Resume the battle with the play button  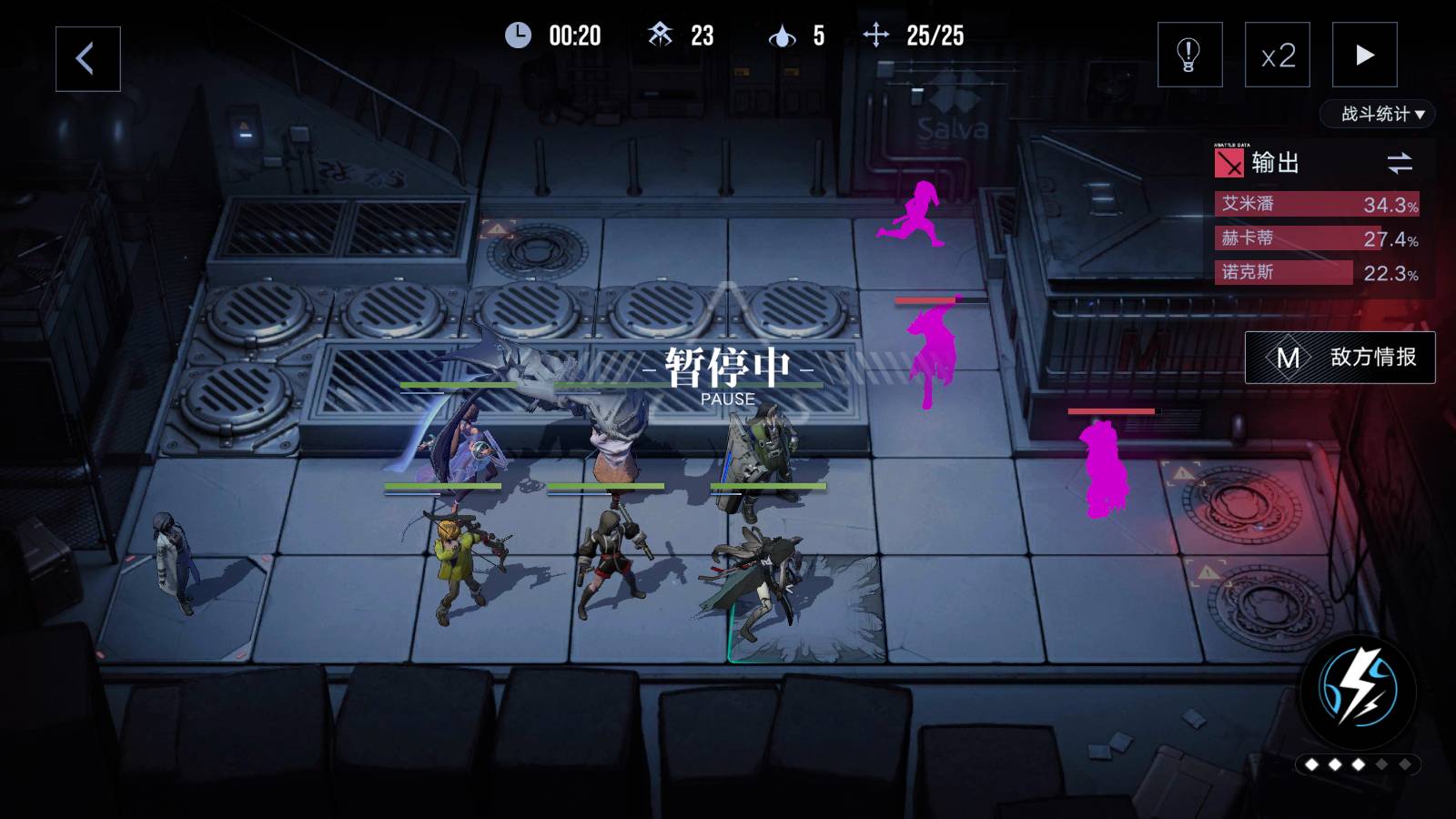1364,55
